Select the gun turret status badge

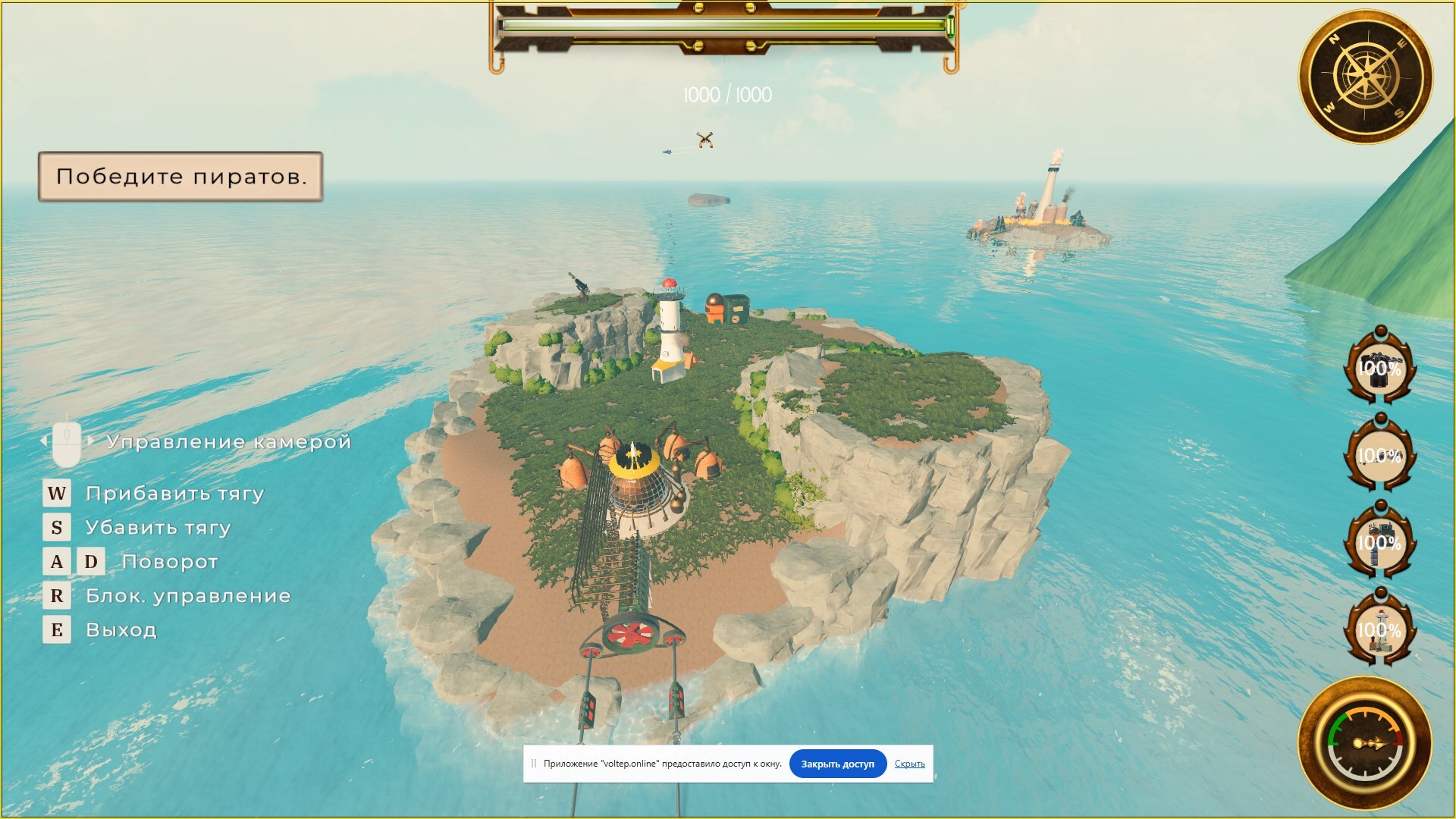[x=1379, y=369]
